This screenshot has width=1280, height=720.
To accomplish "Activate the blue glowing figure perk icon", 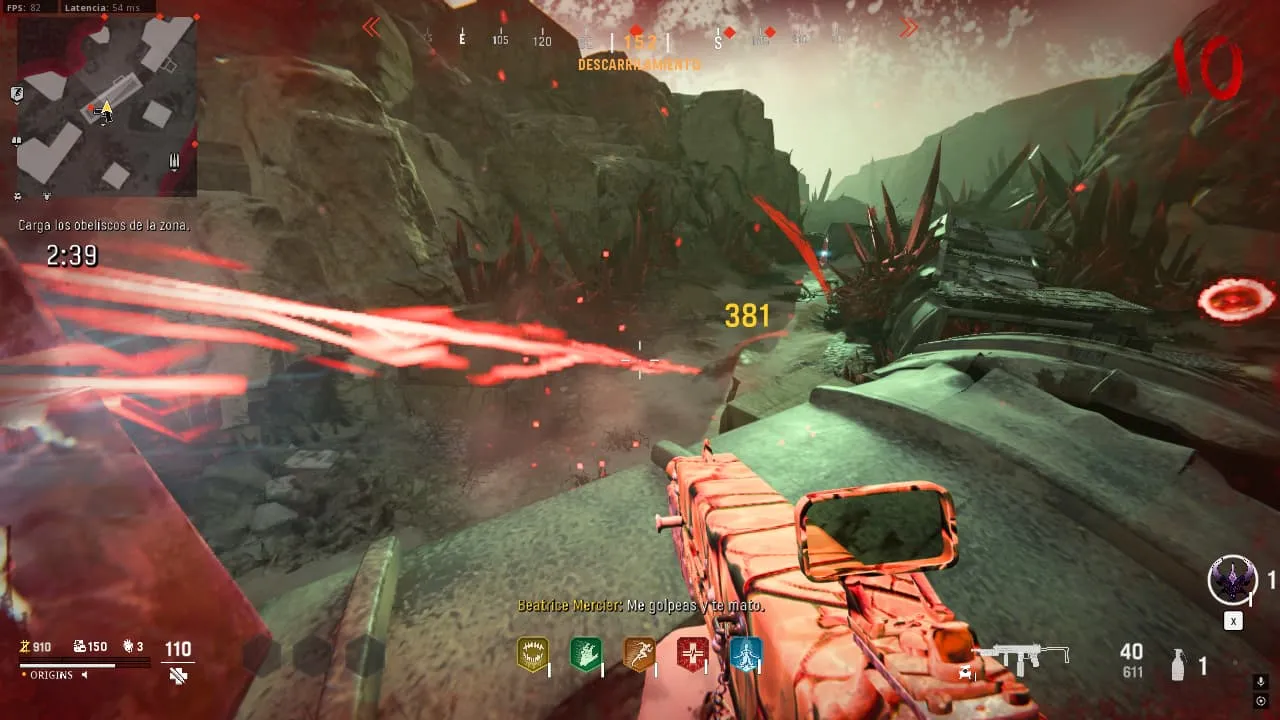I will pyautogui.click(x=745, y=654).
